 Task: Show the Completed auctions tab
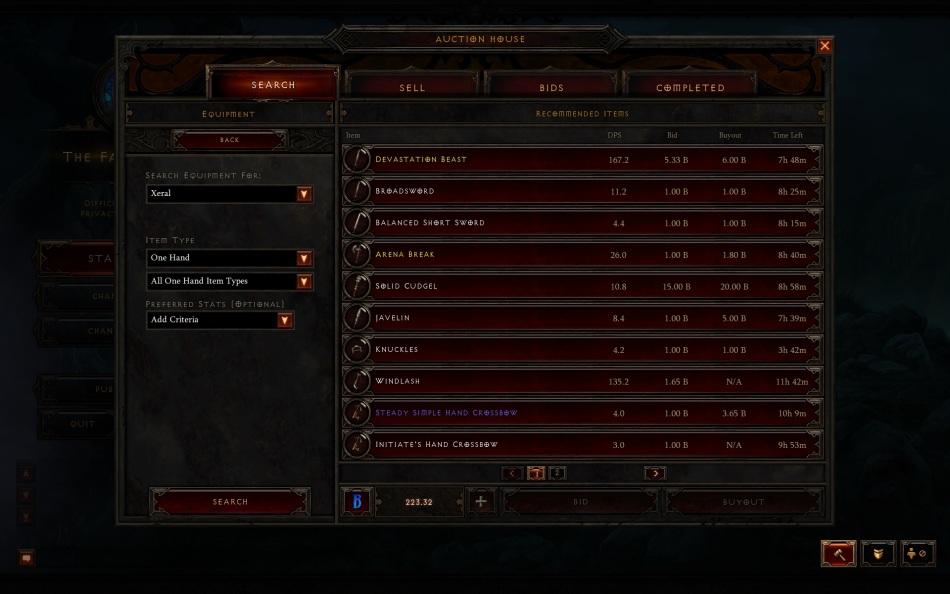pos(690,87)
